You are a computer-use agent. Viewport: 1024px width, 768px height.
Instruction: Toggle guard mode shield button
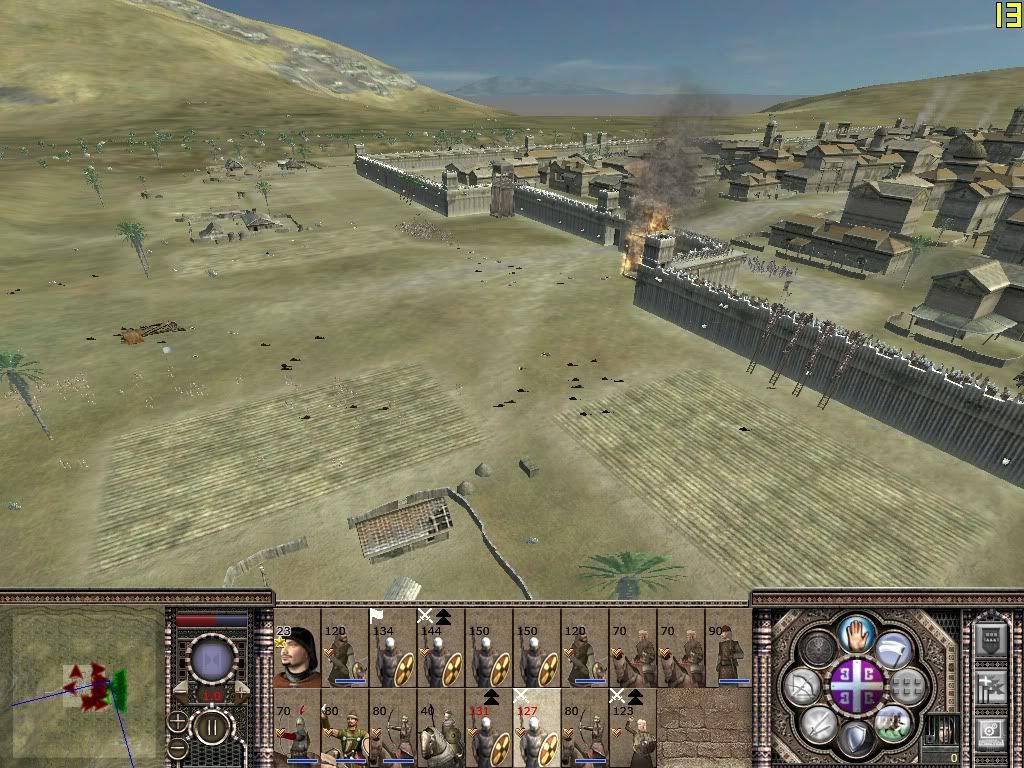tap(857, 739)
